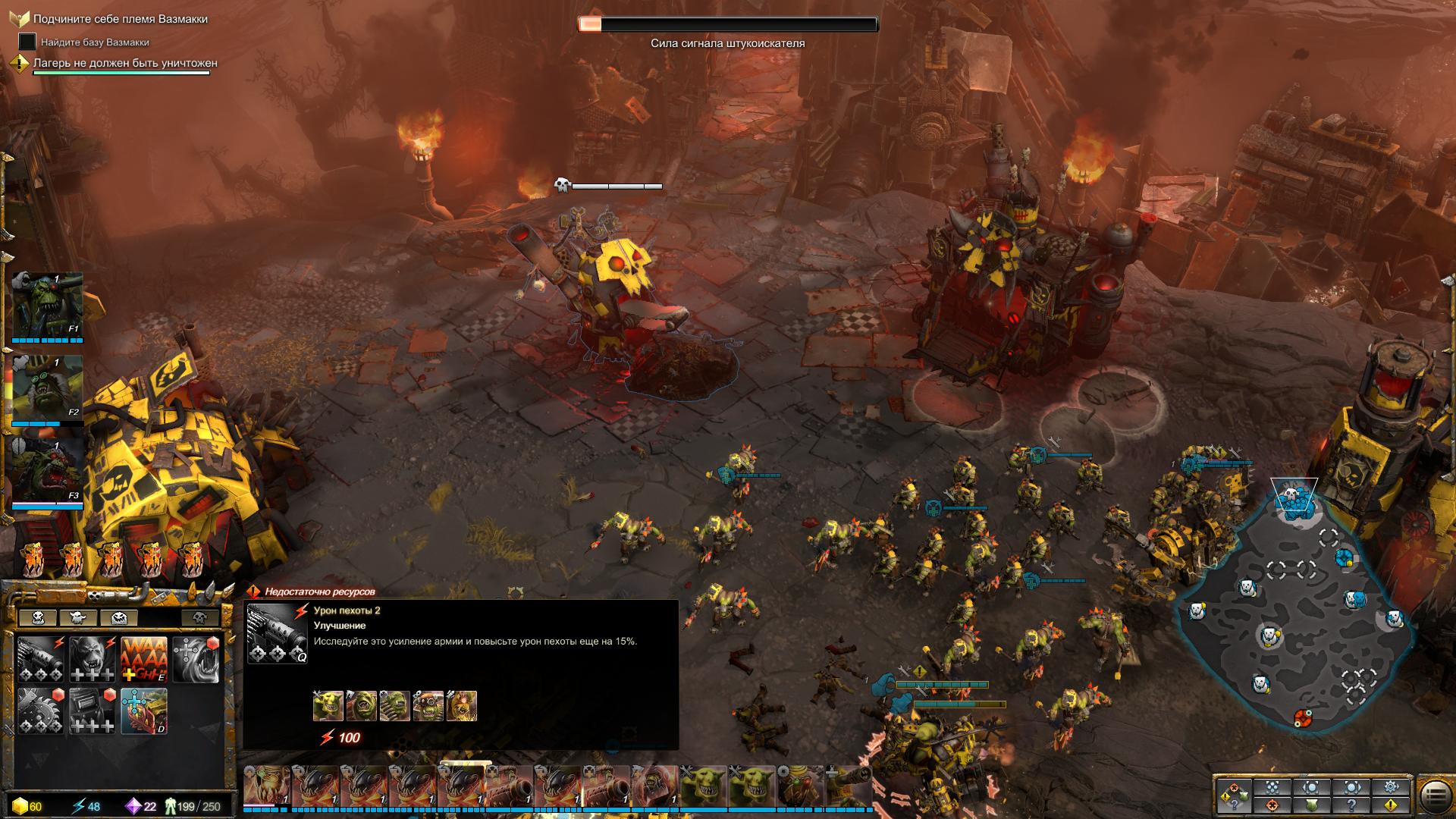Screen dimensions: 1456x819
Task: Select the first unit in the army bar
Action: click(x=266, y=786)
